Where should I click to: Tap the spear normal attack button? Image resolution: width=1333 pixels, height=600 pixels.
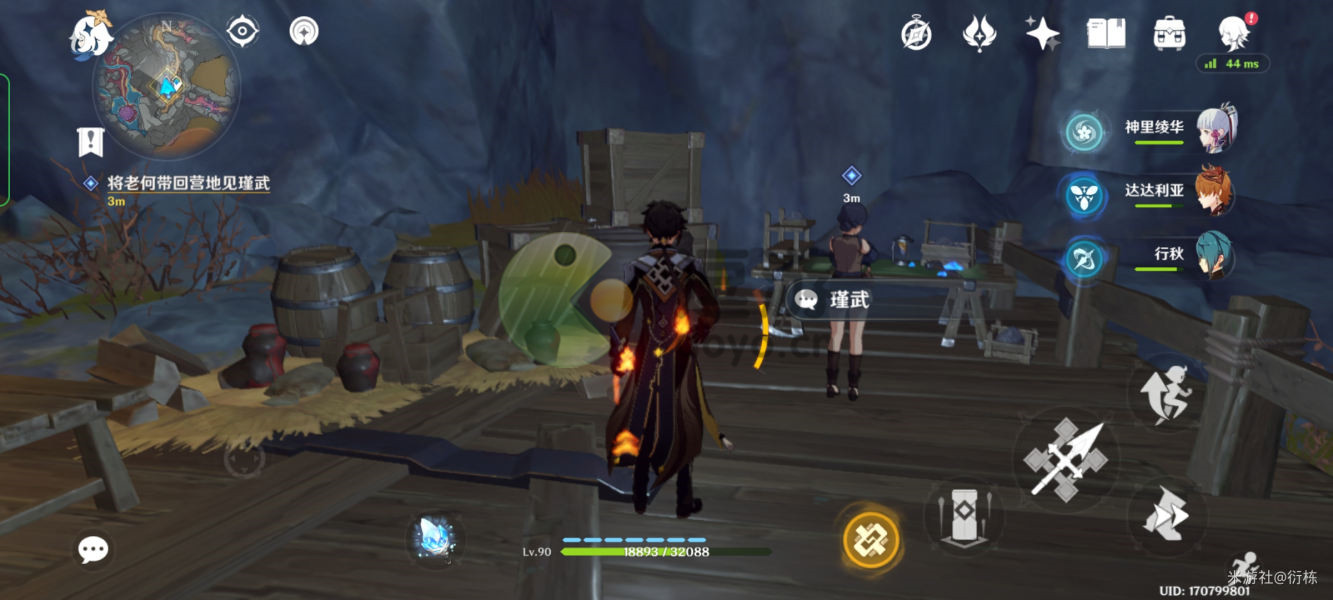(x=1065, y=460)
